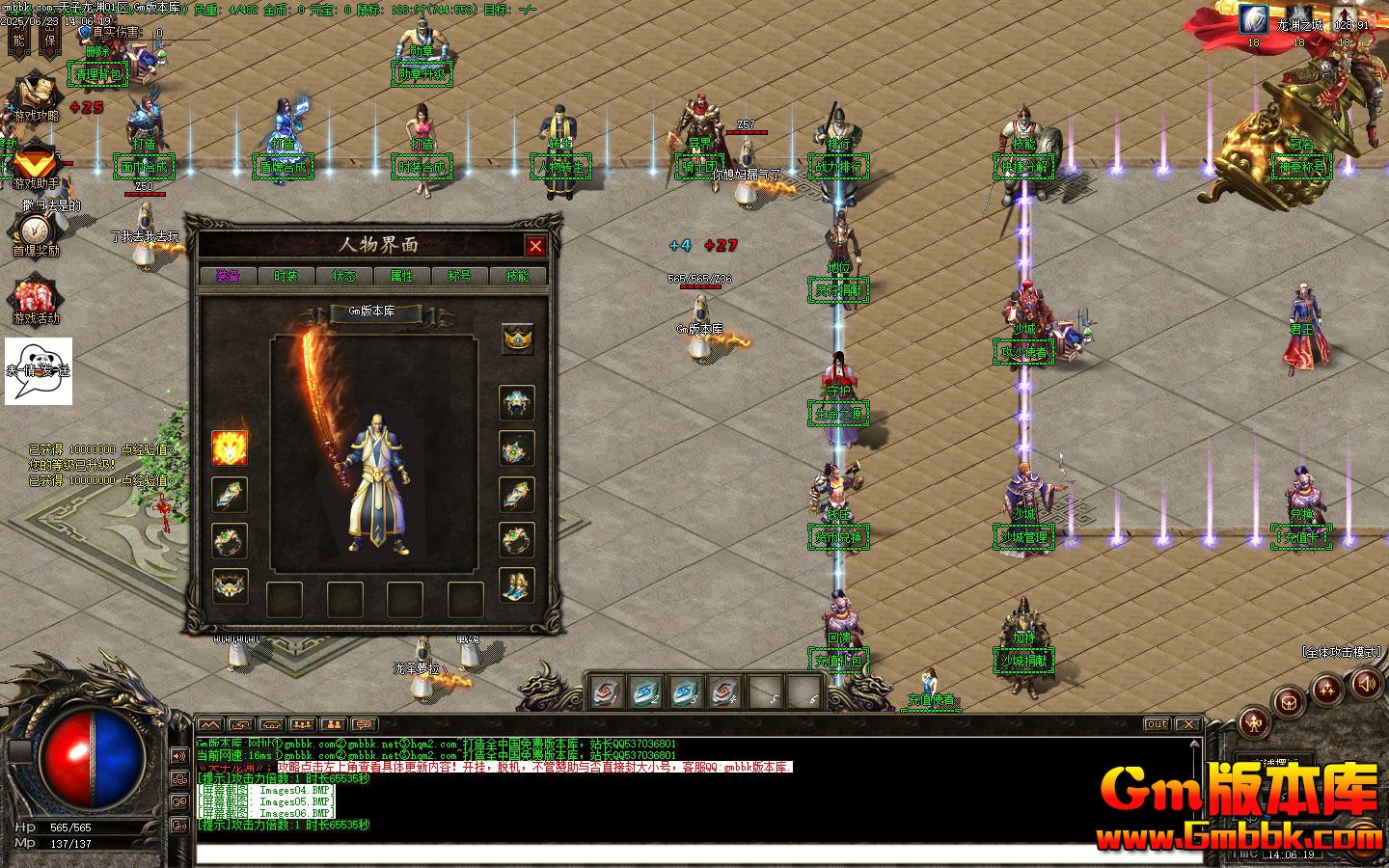This screenshot has height=868, width=1389.
Task: Open the 状态 tab
Action: pyautogui.click(x=343, y=276)
